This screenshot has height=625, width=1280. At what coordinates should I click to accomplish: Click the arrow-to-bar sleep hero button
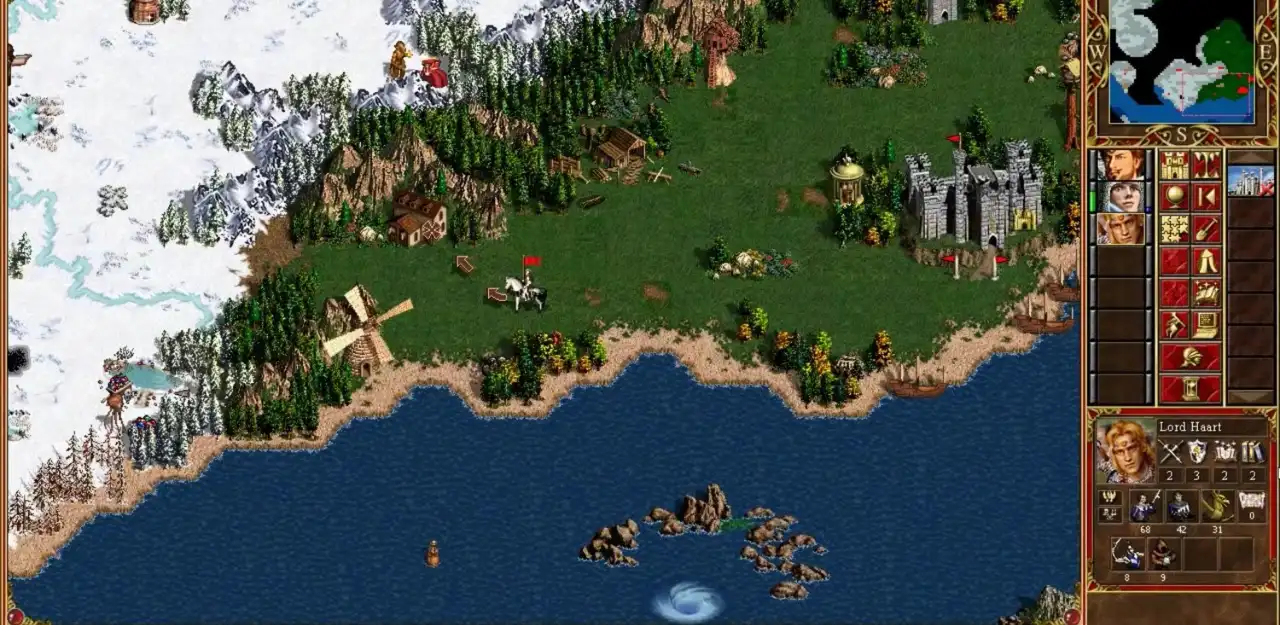coord(1207,197)
